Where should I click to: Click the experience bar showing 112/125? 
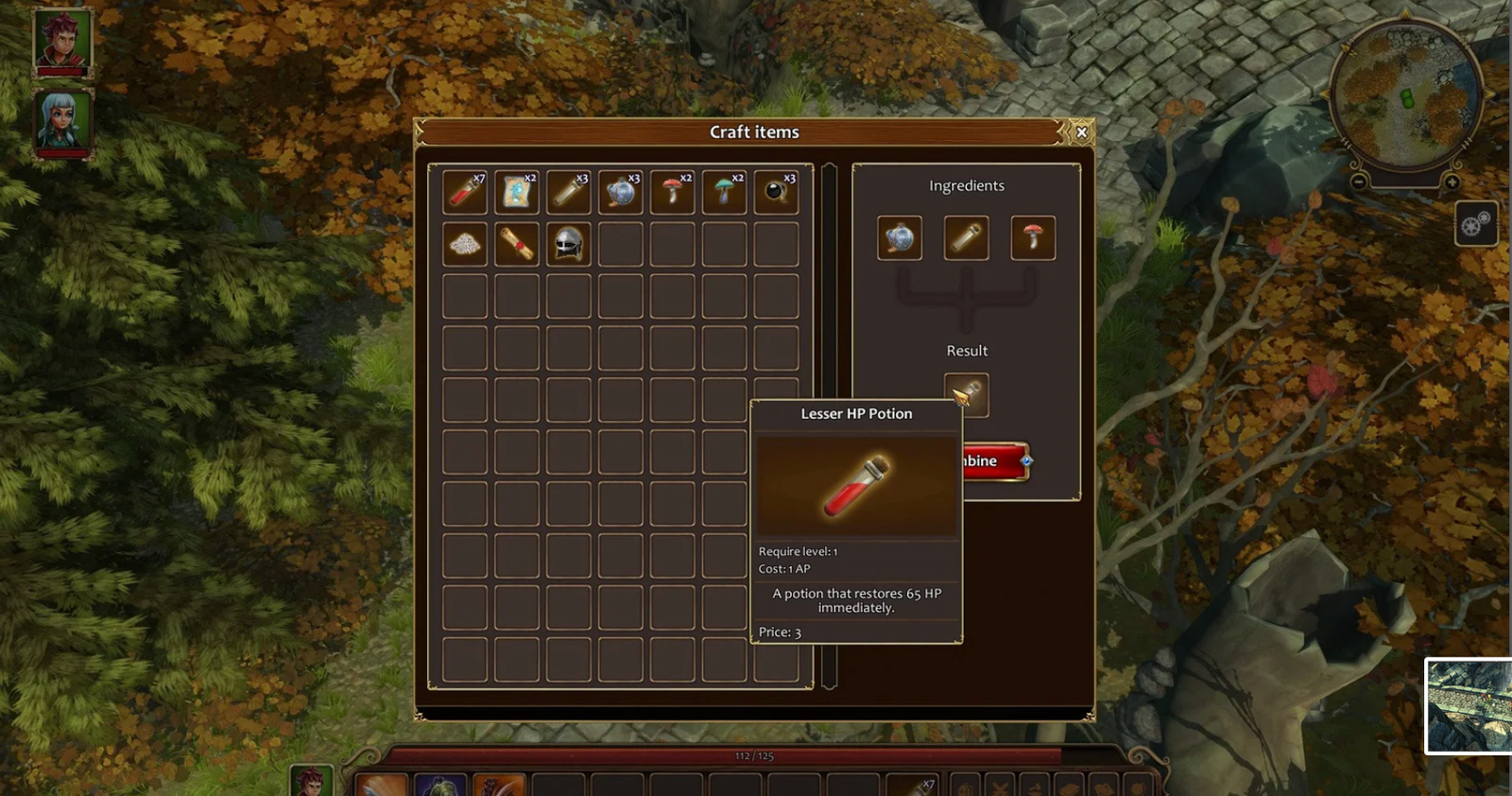point(751,754)
